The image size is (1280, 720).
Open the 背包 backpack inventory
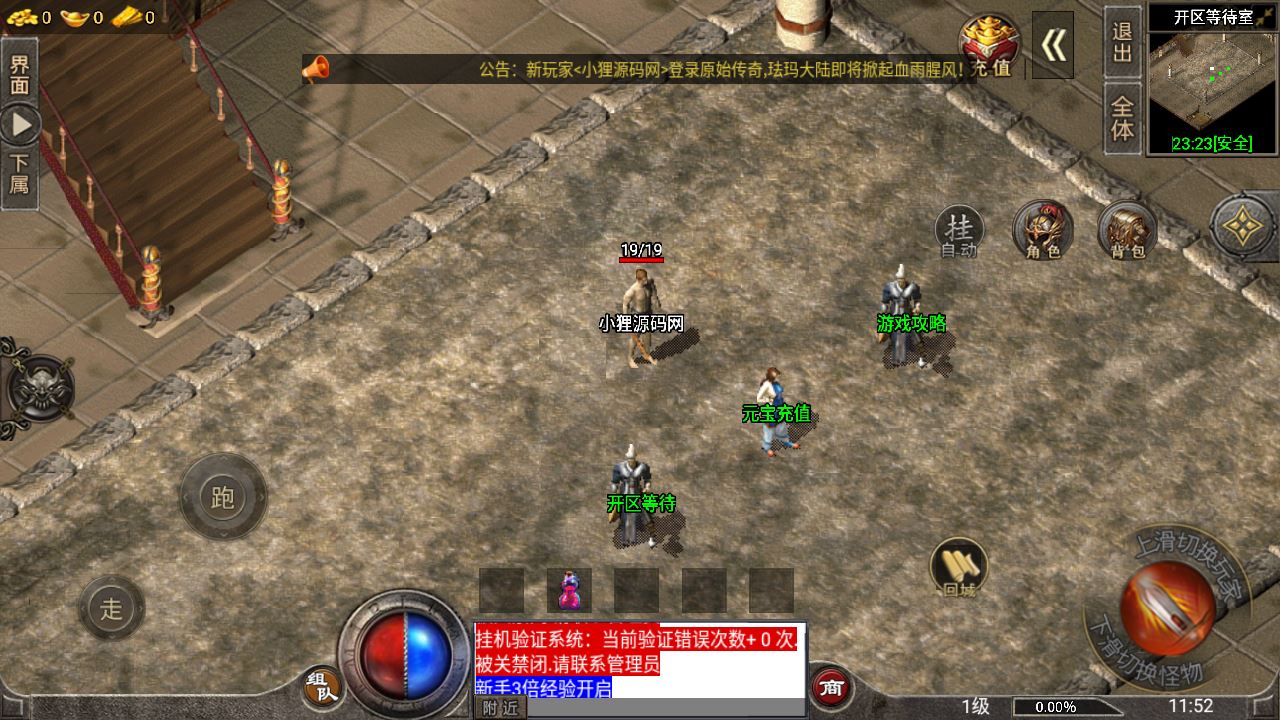click(x=1127, y=232)
